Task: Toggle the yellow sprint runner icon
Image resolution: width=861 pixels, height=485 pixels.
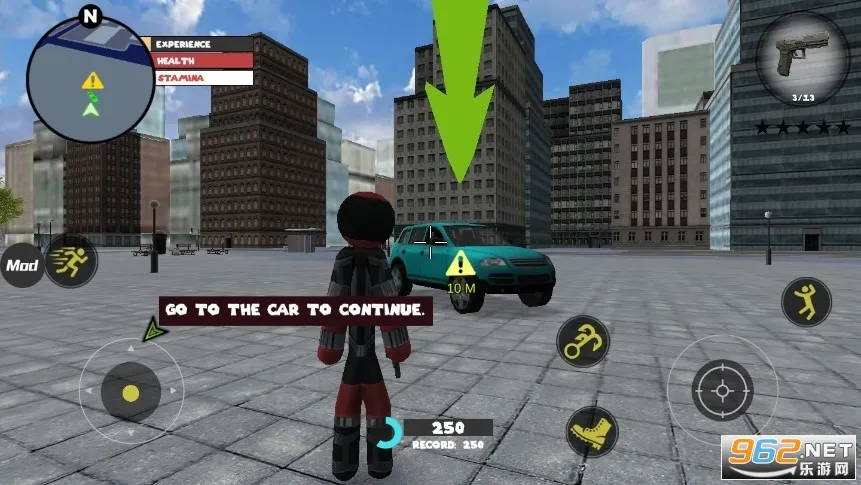Action: click(x=71, y=262)
